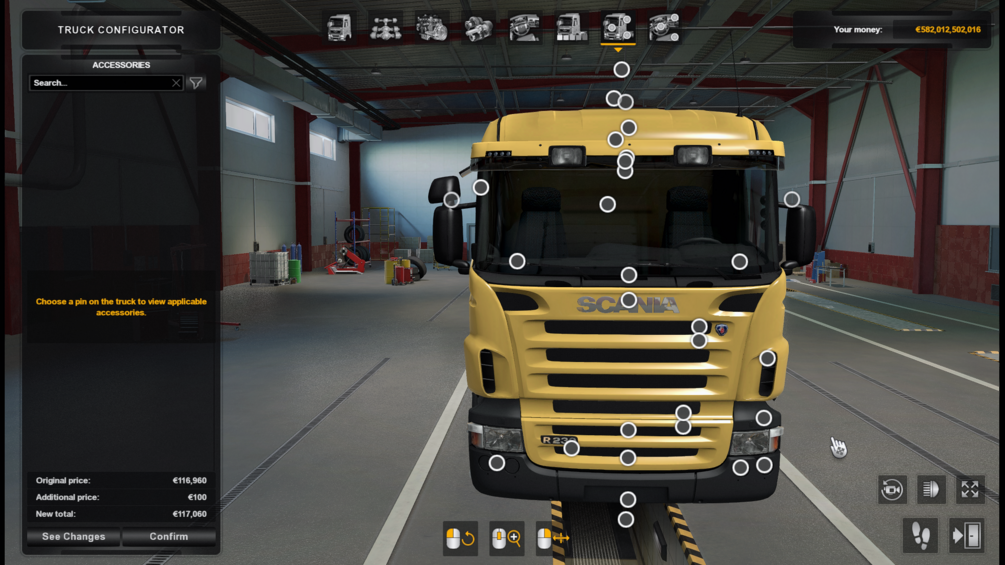Open the chassis configuration tab
Image resolution: width=1005 pixels, height=565 pixels.
pyautogui.click(x=386, y=28)
